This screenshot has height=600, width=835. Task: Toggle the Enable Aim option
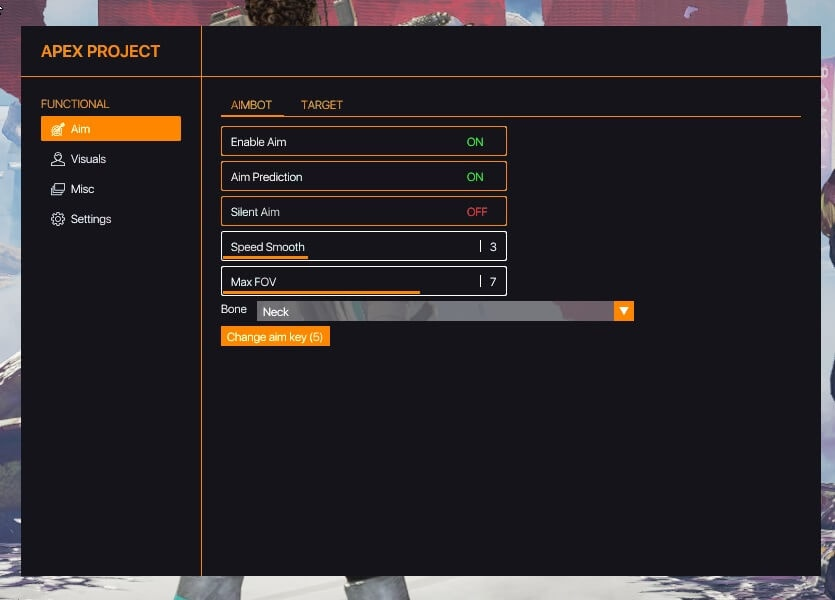click(363, 142)
